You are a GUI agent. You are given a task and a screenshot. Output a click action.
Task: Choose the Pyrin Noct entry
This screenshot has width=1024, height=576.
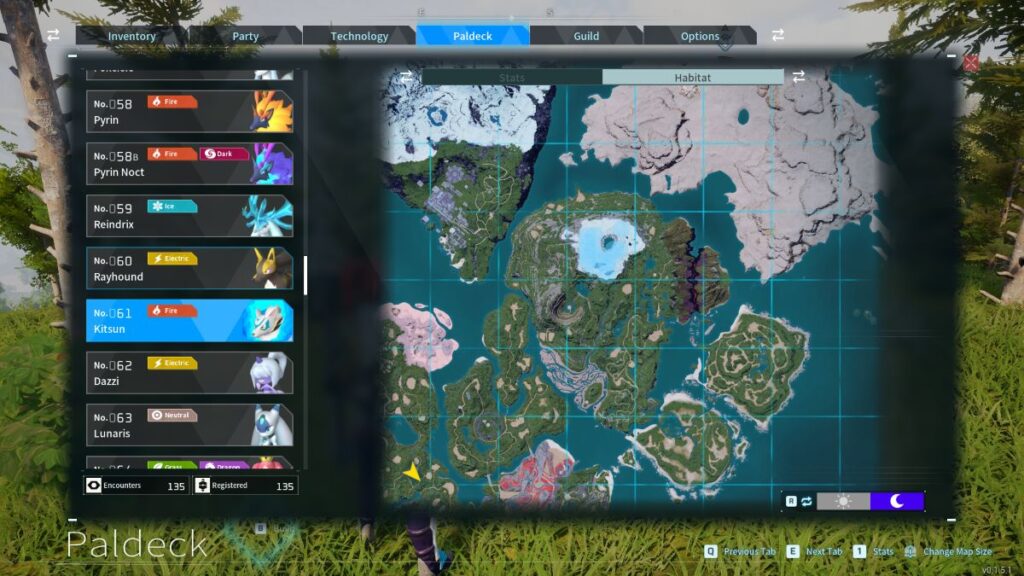coord(189,163)
